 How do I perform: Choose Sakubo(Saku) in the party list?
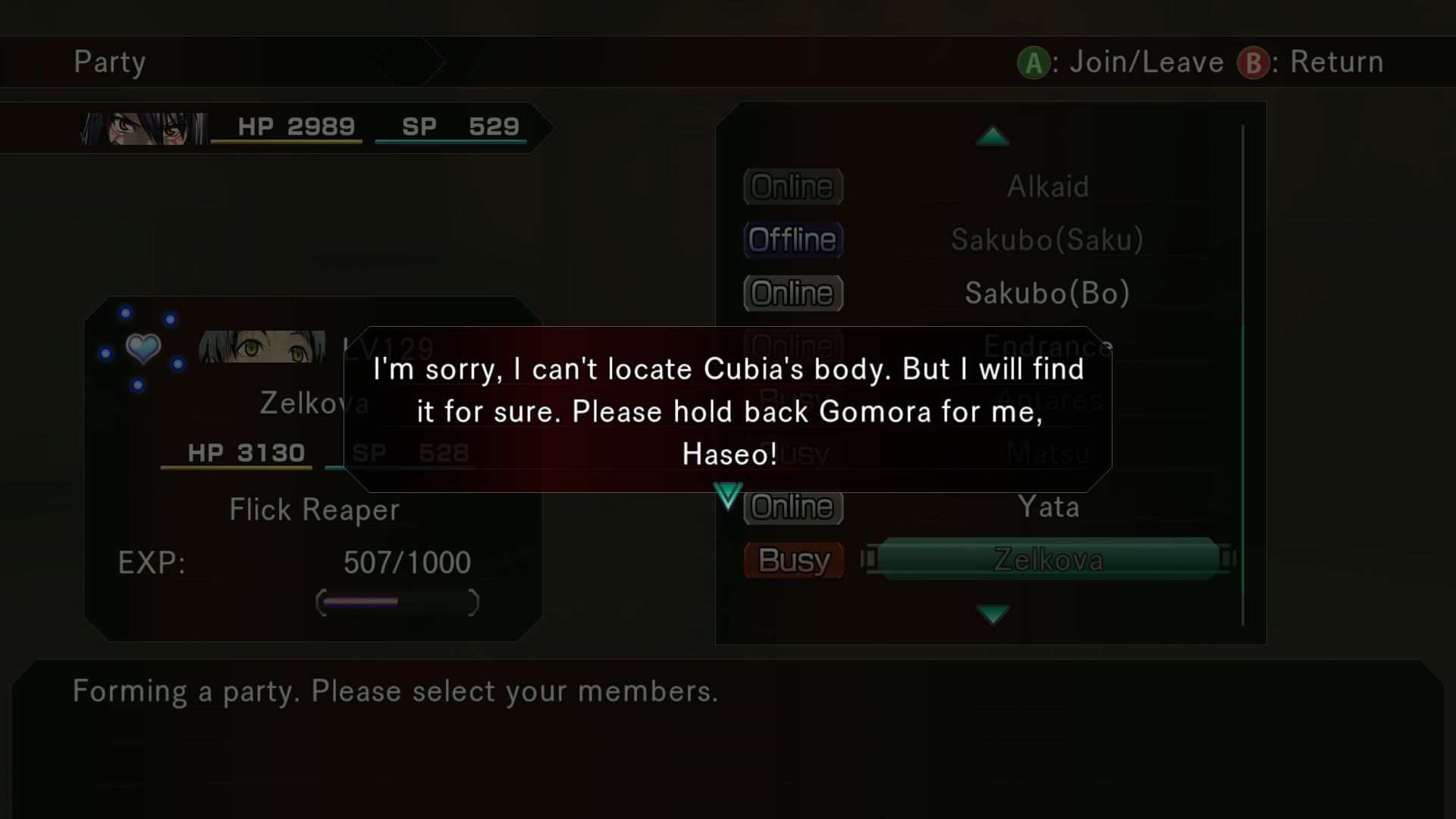point(1047,240)
